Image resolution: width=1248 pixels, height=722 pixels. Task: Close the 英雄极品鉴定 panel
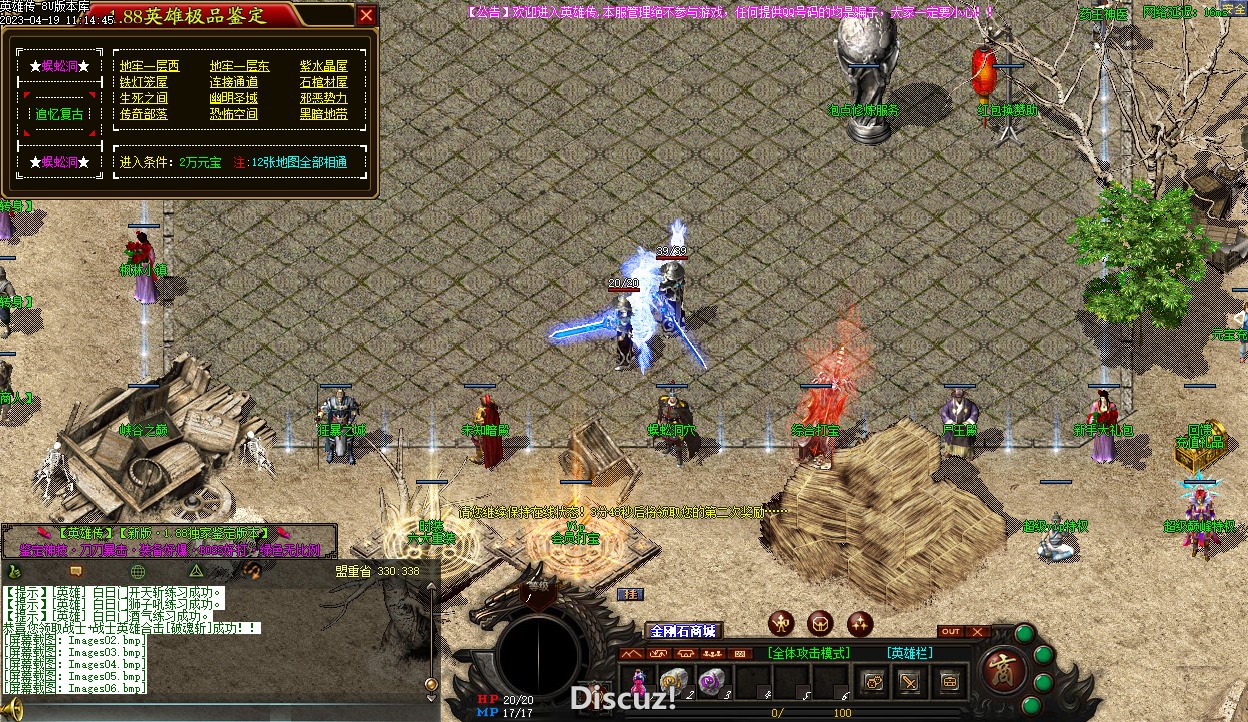click(x=367, y=15)
